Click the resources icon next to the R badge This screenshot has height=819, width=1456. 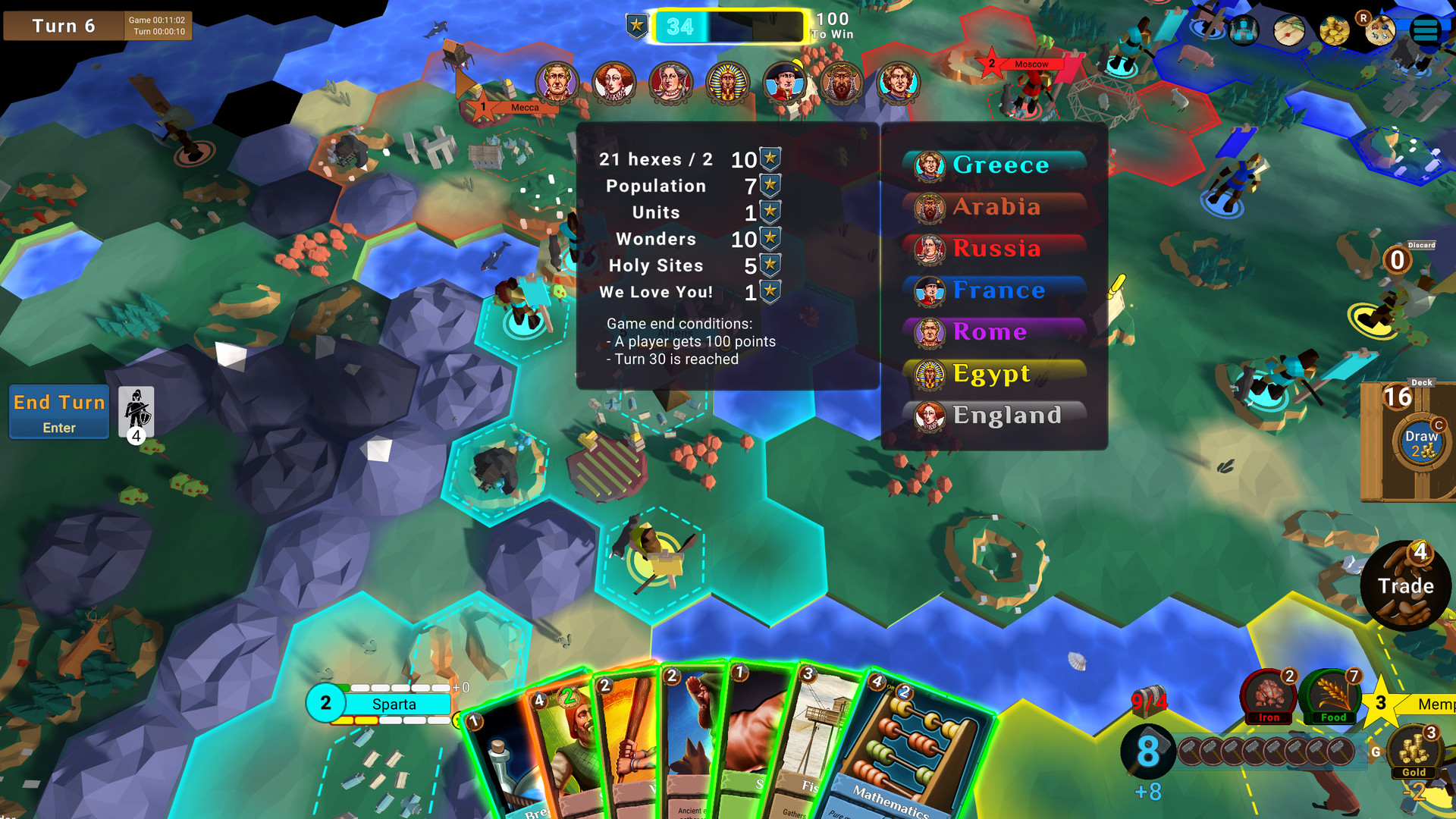(1380, 30)
